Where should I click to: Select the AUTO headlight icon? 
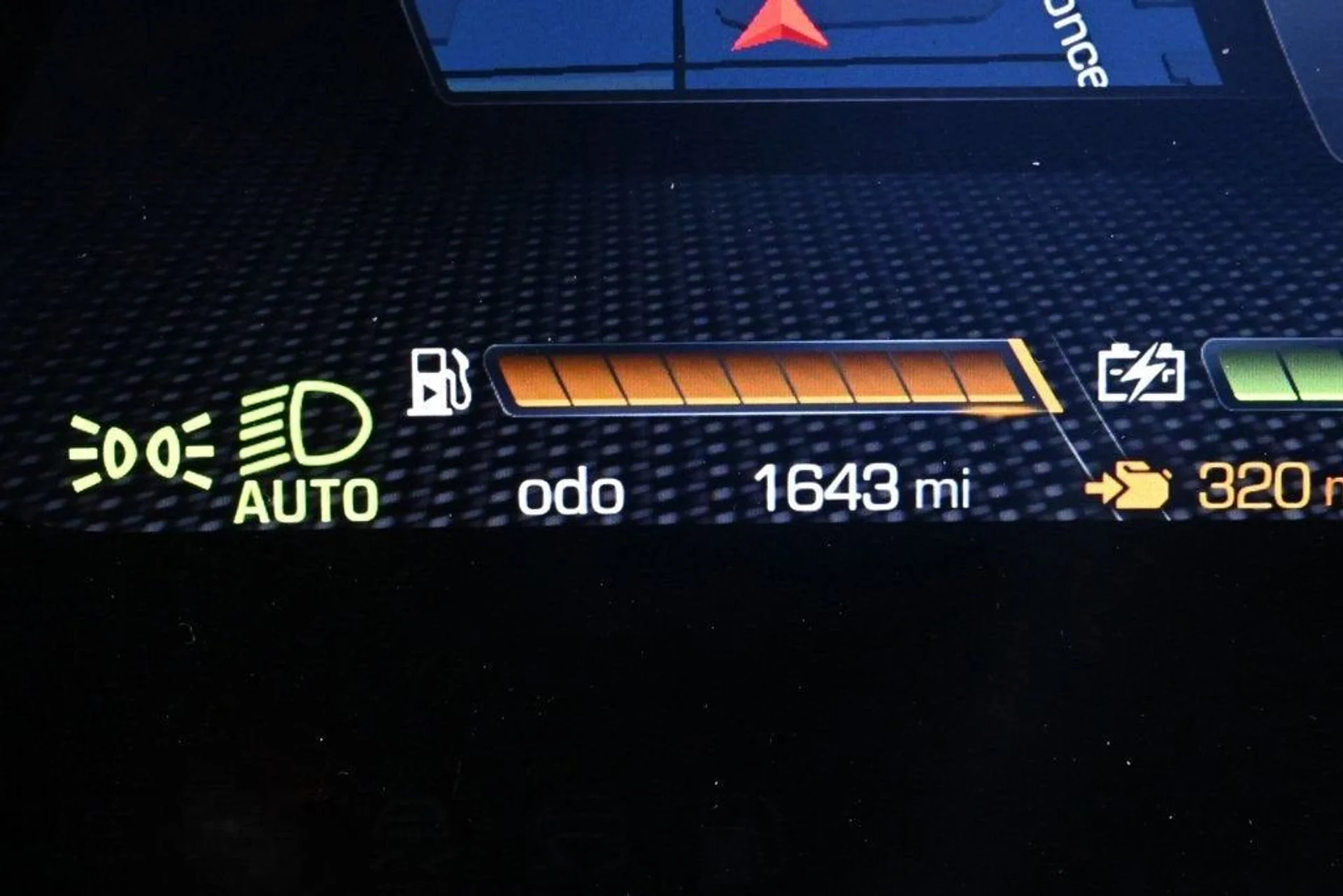(x=306, y=452)
